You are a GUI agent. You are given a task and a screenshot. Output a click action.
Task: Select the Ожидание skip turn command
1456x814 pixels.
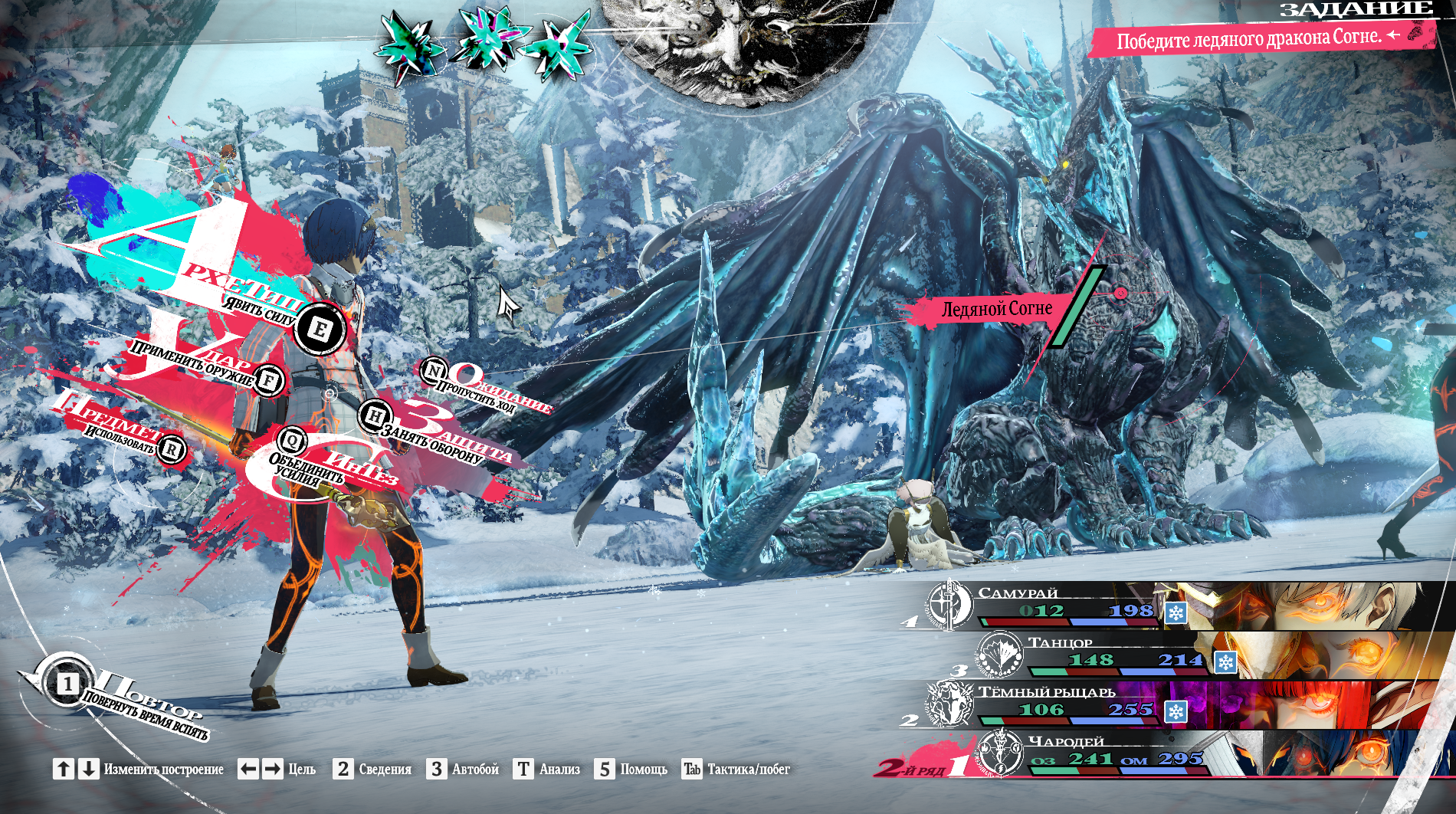434,372
